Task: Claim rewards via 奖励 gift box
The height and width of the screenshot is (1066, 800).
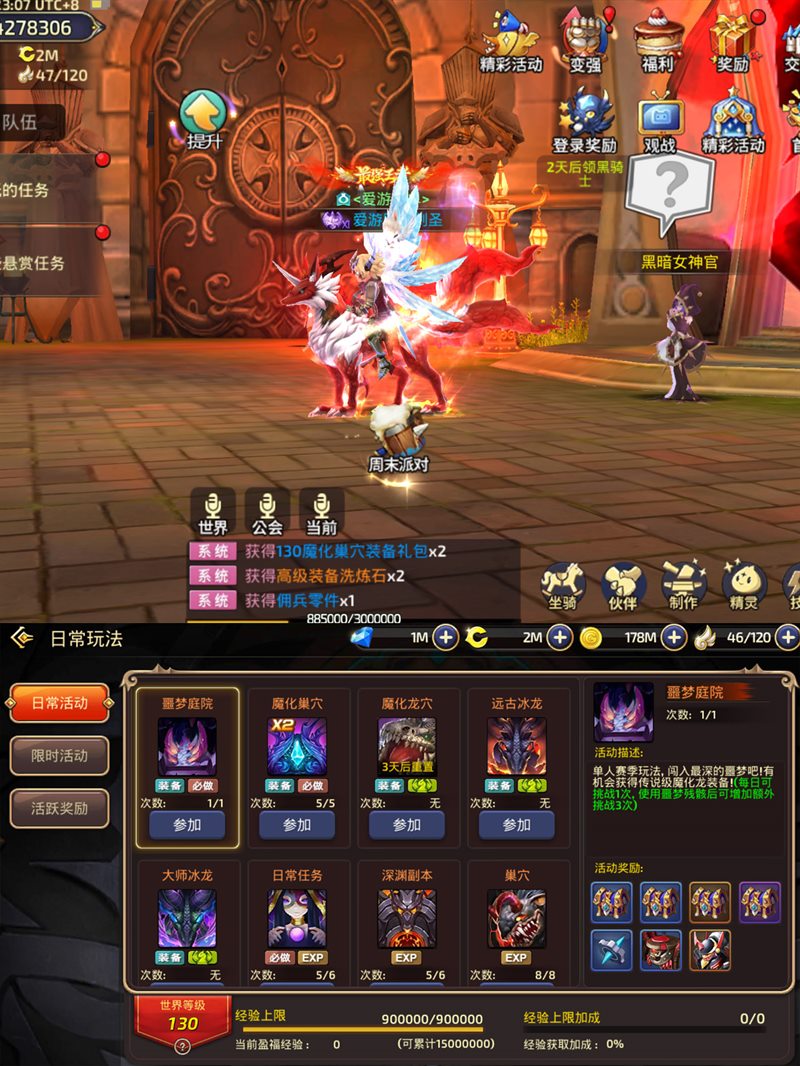Action: (x=731, y=40)
